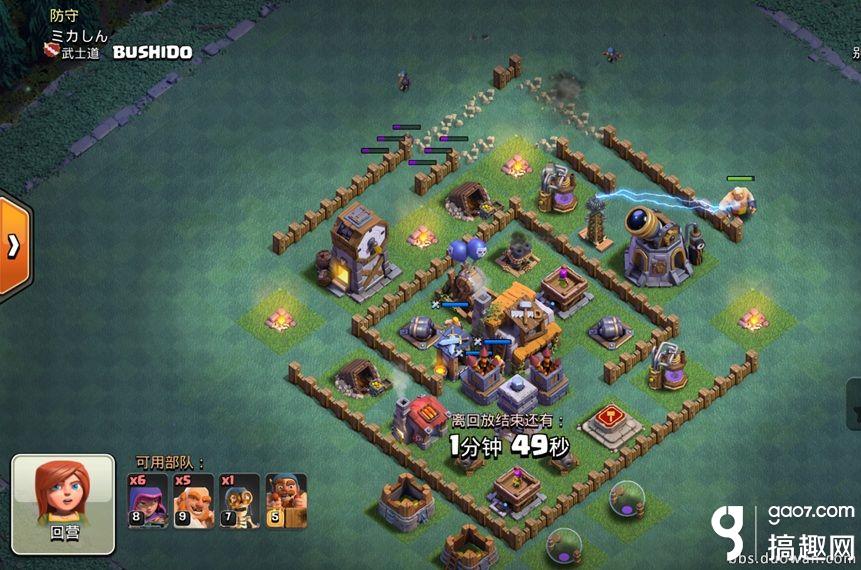Select the Bomber skeleton troop card
The width and height of the screenshot is (861, 570).
pos(241,500)
